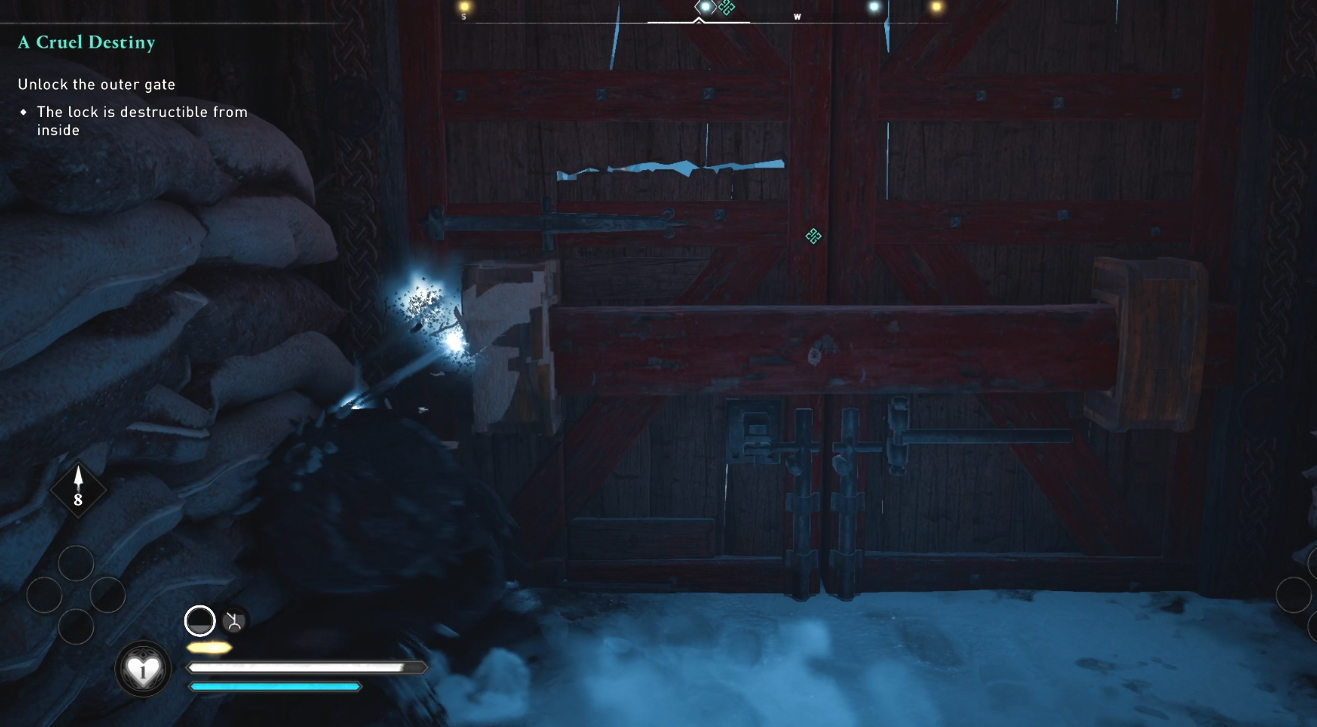Click the teal quest waypoint marker on the gate
Image resolution: width=1317 pixels, height=727 pixels.
click(814, 236)
